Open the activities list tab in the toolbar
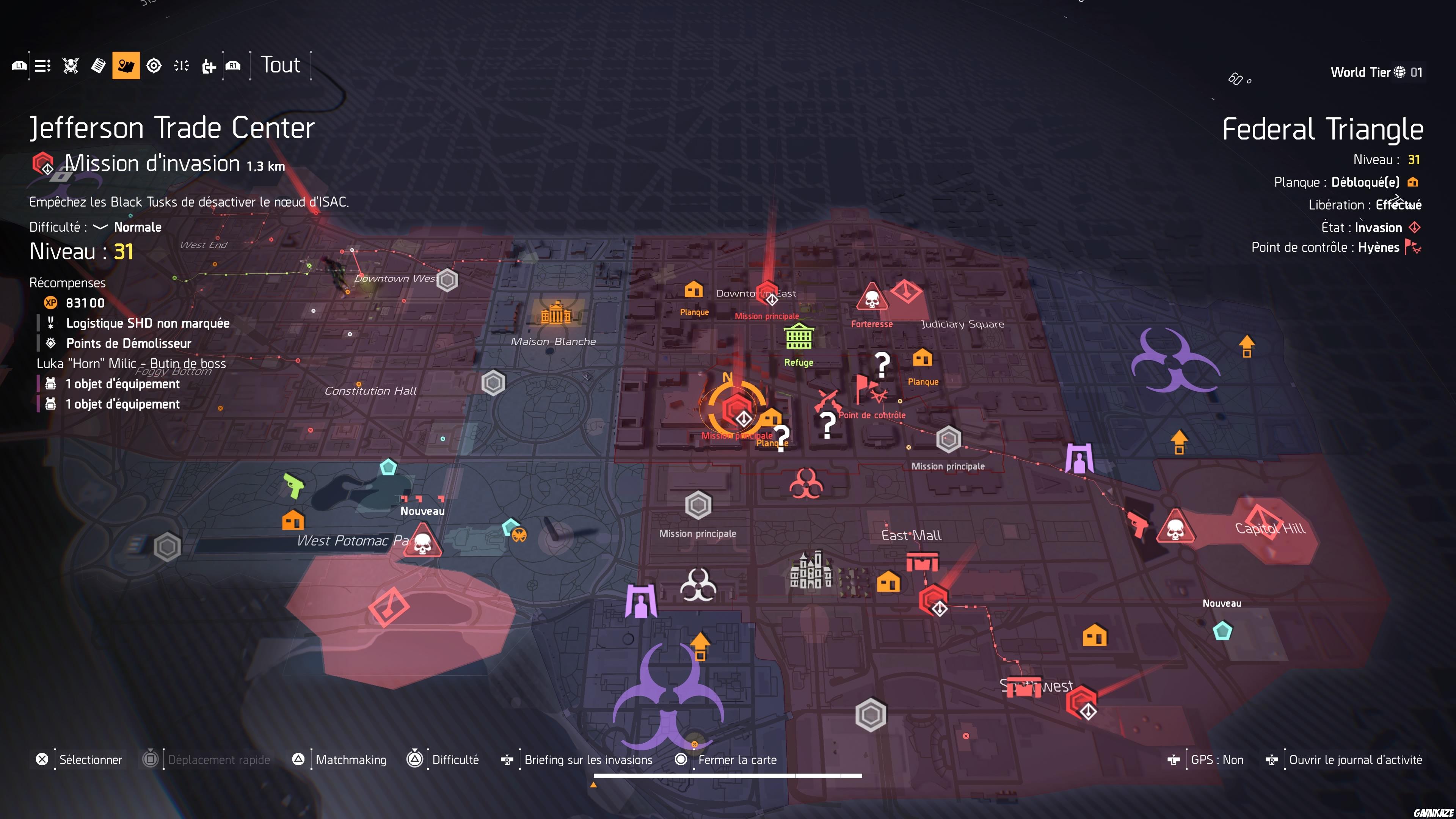The height and width of the screenshot is (819, 1456). tap(42, 65)
